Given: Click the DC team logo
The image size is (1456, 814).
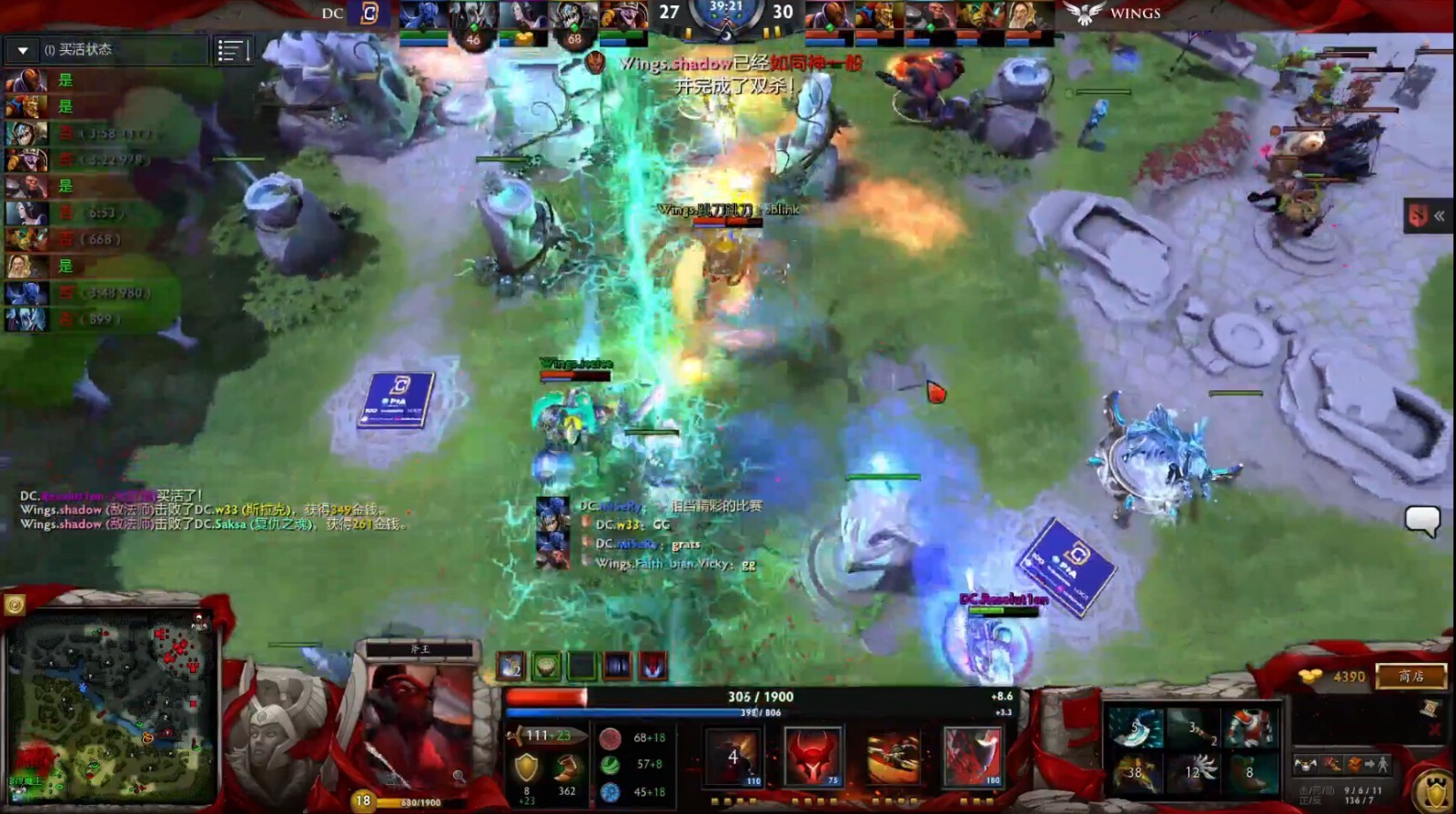Looking at the screenshot, I should coord(369,13).
